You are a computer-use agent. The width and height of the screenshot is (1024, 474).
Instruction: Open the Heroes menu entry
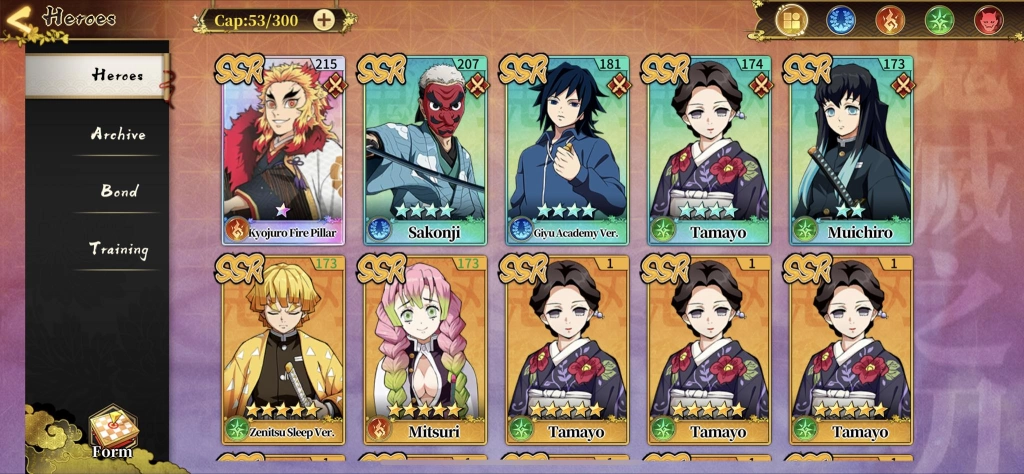click(98, 76)
